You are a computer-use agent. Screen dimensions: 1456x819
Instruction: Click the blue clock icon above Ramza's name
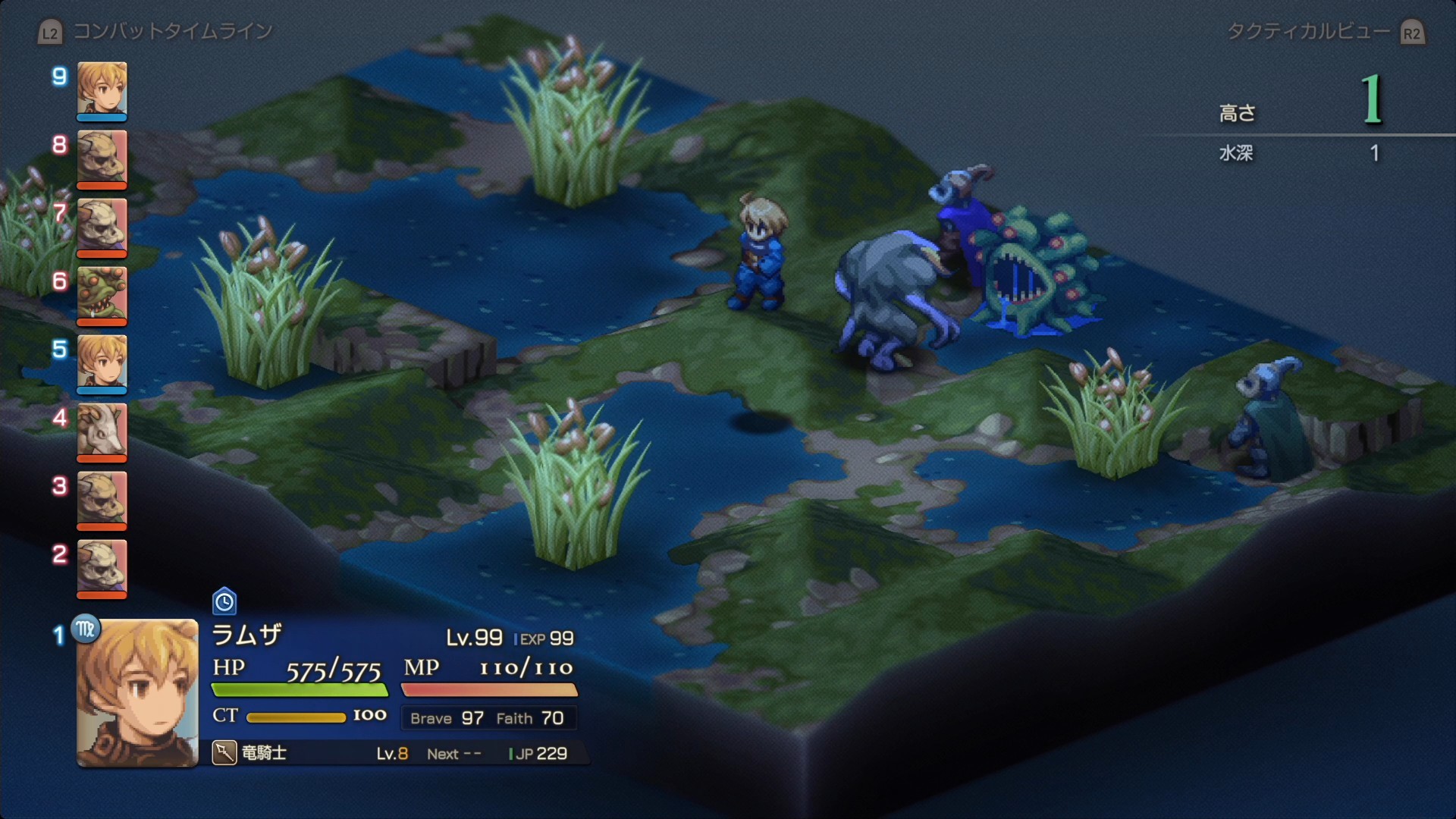(224, 602)
